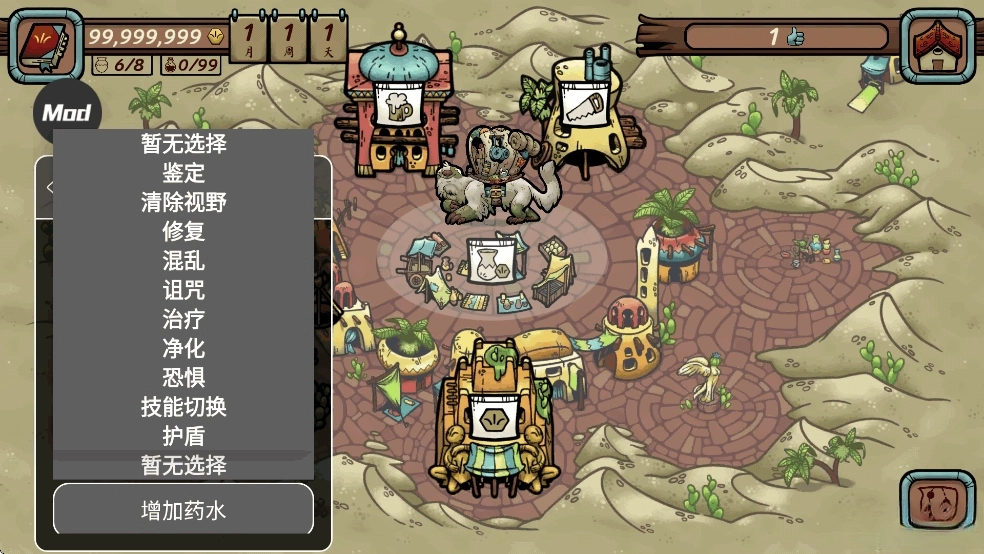984x554 pixels.
Task: Select the 混乱 option
Action: 183,261
